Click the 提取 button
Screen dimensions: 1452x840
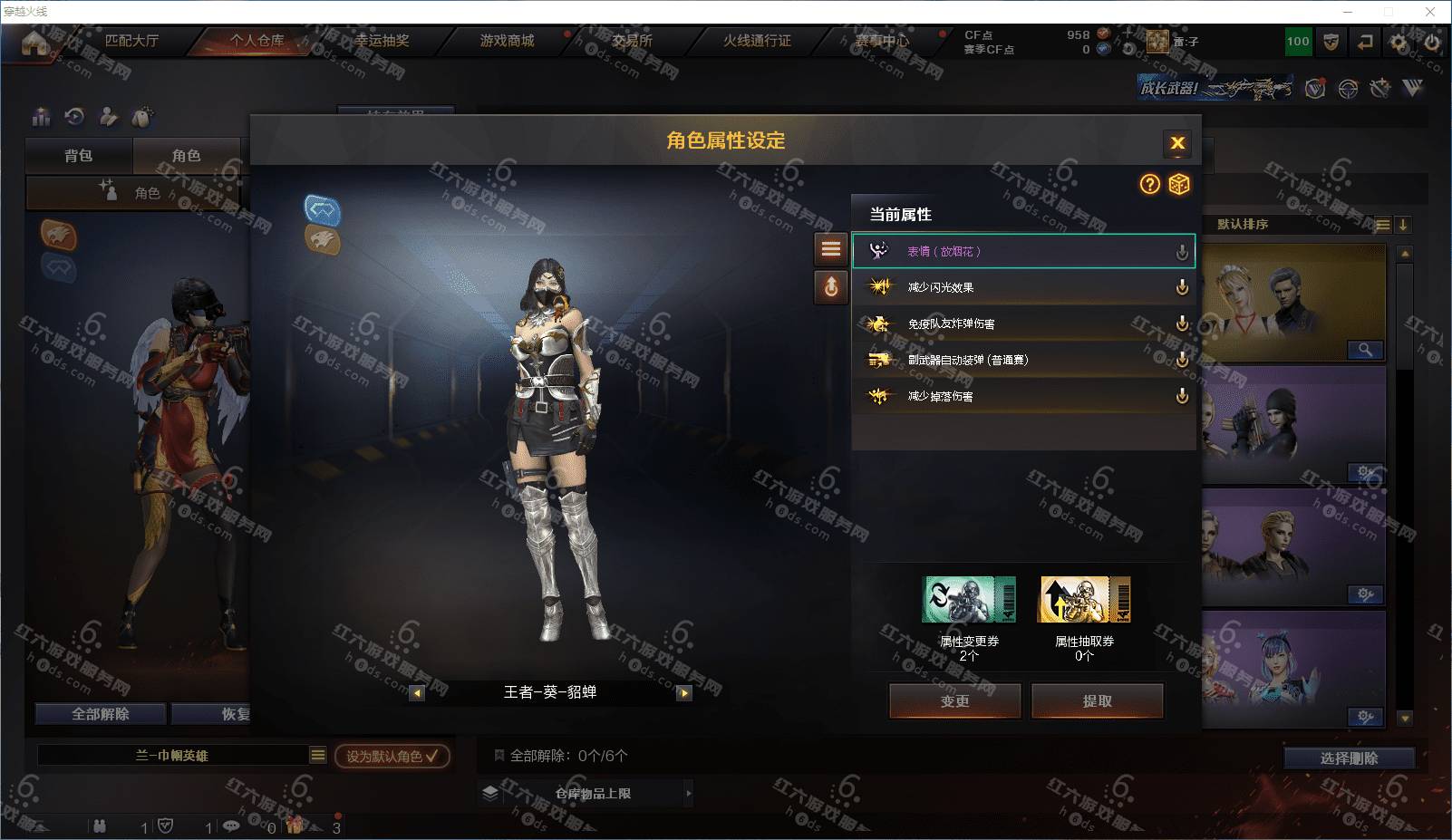pos(1097,700)
